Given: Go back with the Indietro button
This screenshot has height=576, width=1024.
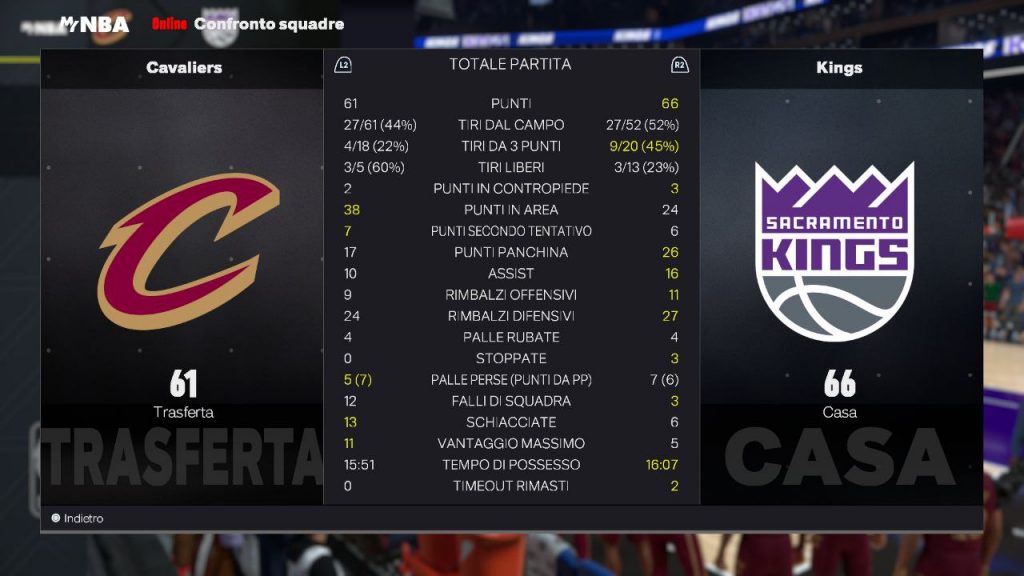Looking at the screenshot, I should 78,518.
